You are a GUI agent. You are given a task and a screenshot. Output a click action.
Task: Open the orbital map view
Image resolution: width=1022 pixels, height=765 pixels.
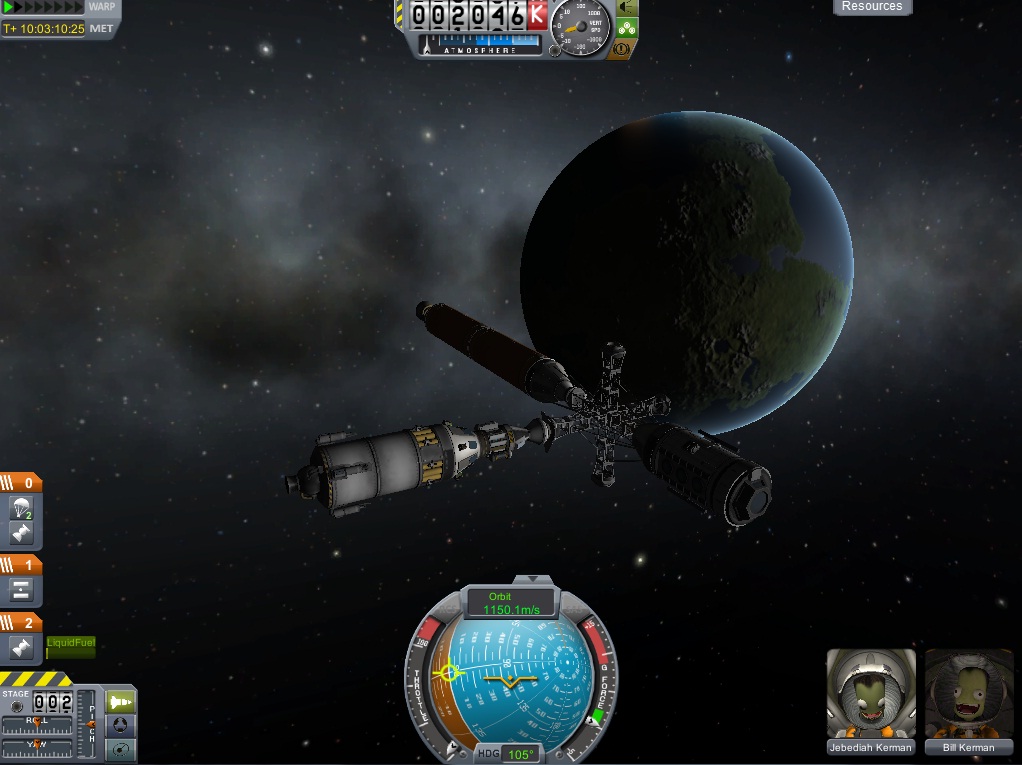120,749
